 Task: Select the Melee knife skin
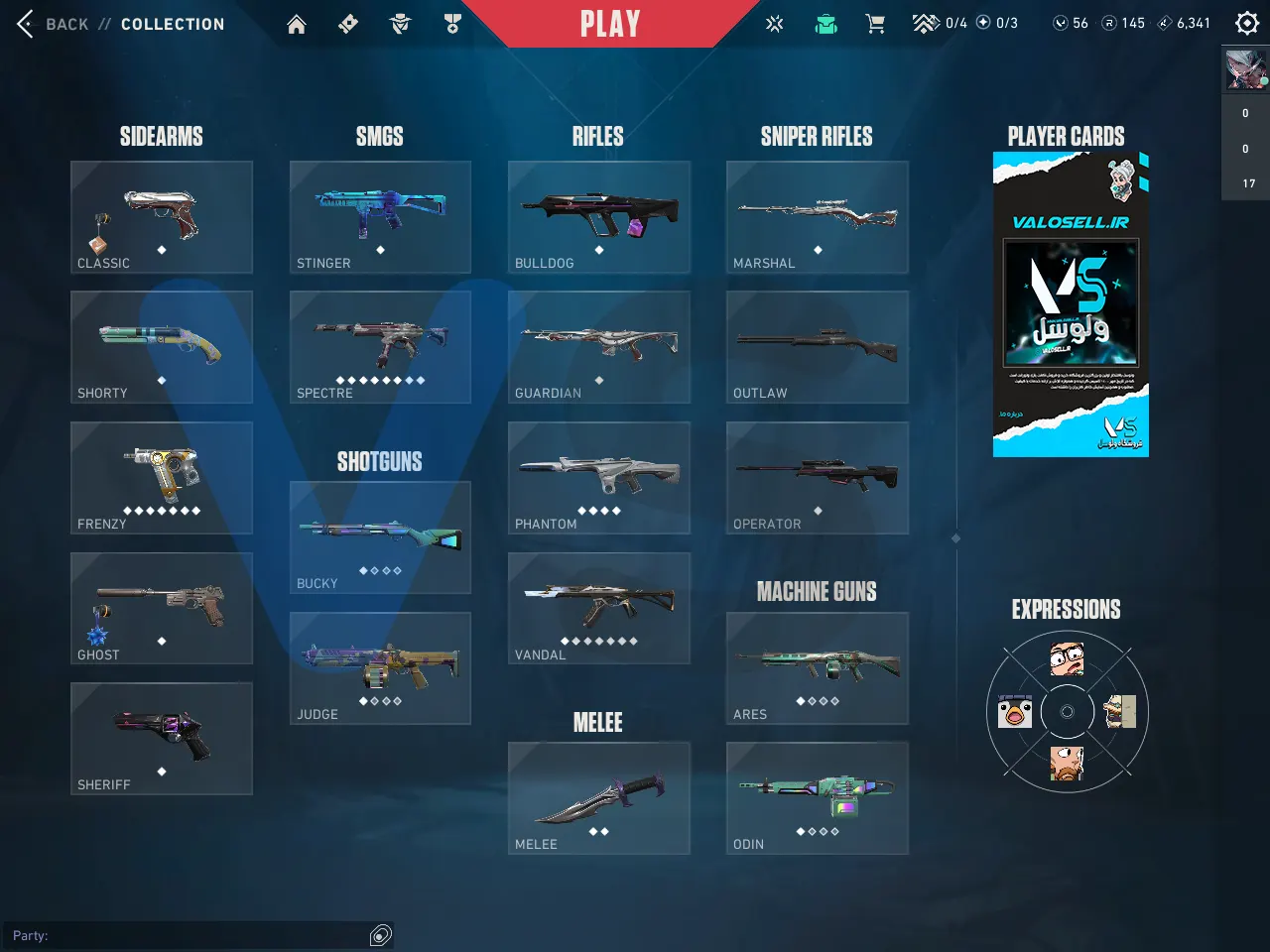598,797
